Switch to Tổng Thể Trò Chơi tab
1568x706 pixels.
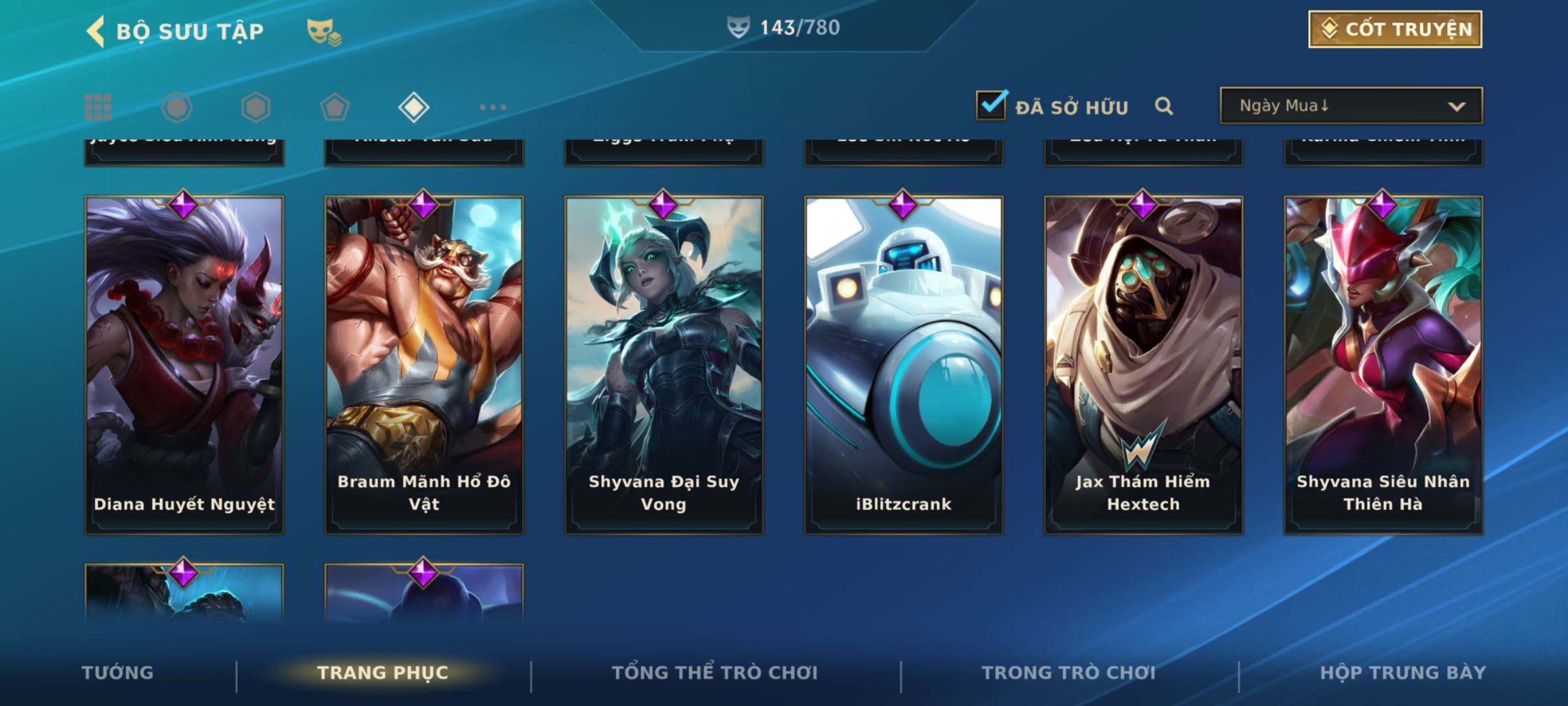[x=715, y=673]
